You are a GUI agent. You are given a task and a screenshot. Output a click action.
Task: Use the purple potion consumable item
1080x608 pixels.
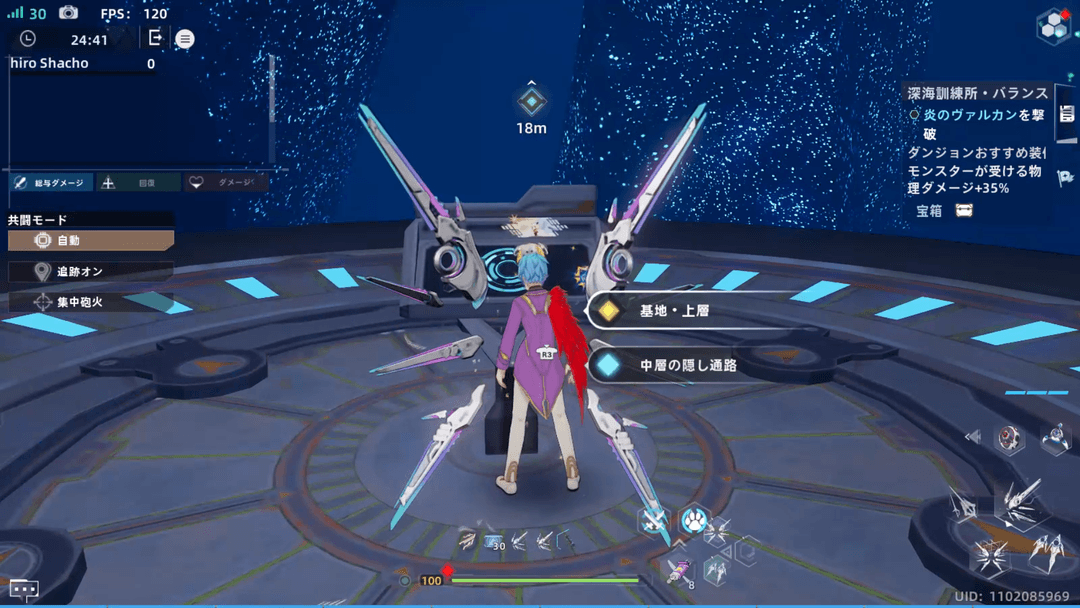point(679,572)
